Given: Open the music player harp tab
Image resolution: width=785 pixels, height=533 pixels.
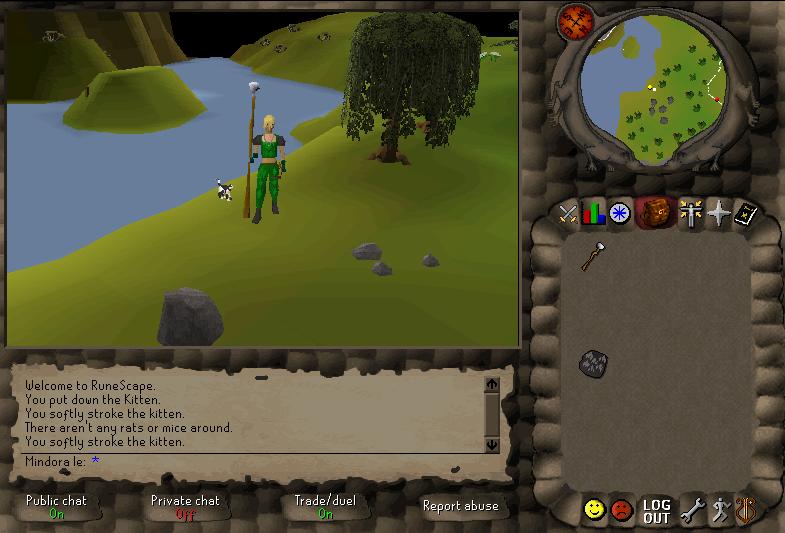Looking at the screenshot, I should (745, 511).
